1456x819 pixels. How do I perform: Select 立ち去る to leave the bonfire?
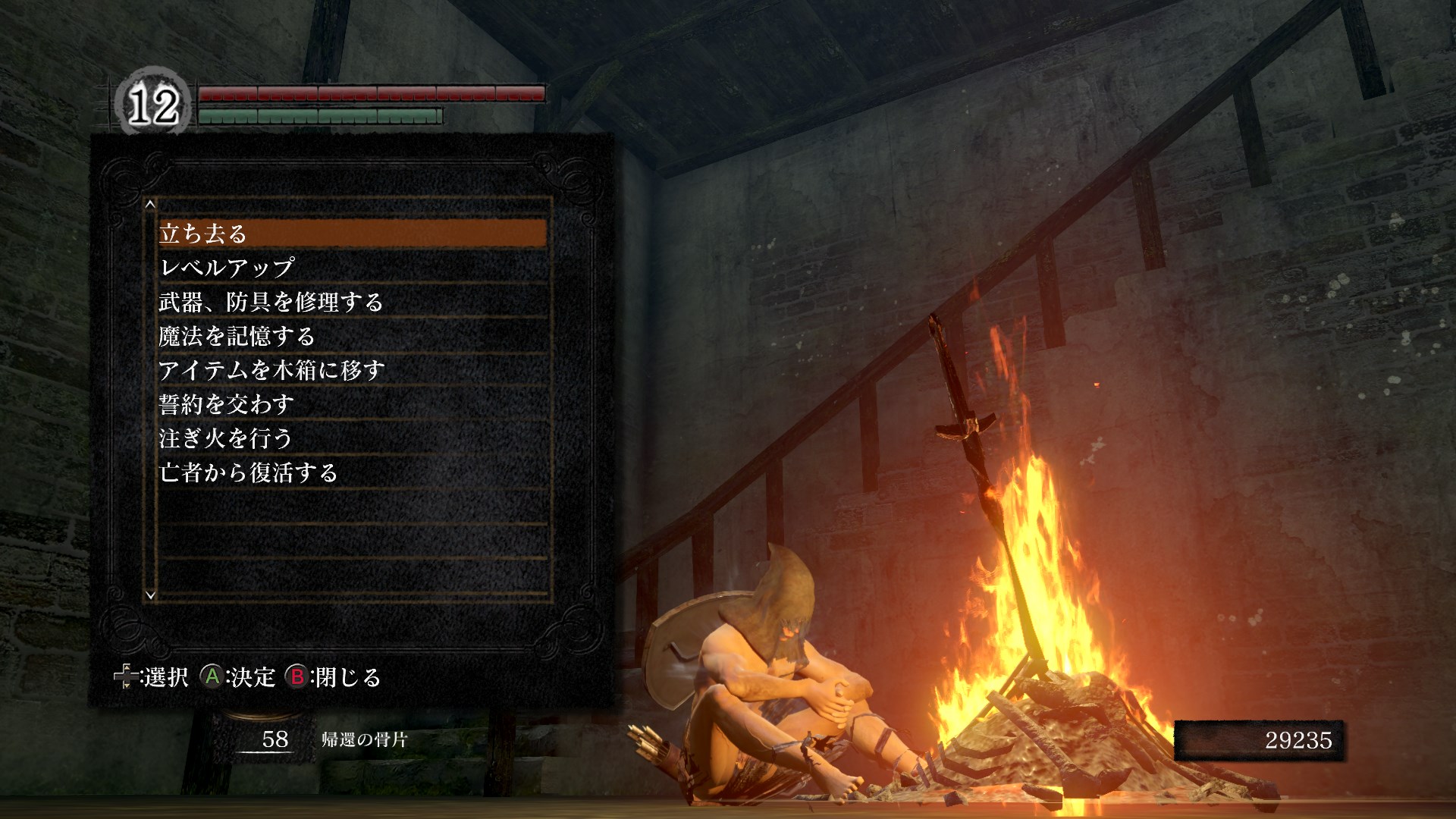352,234
